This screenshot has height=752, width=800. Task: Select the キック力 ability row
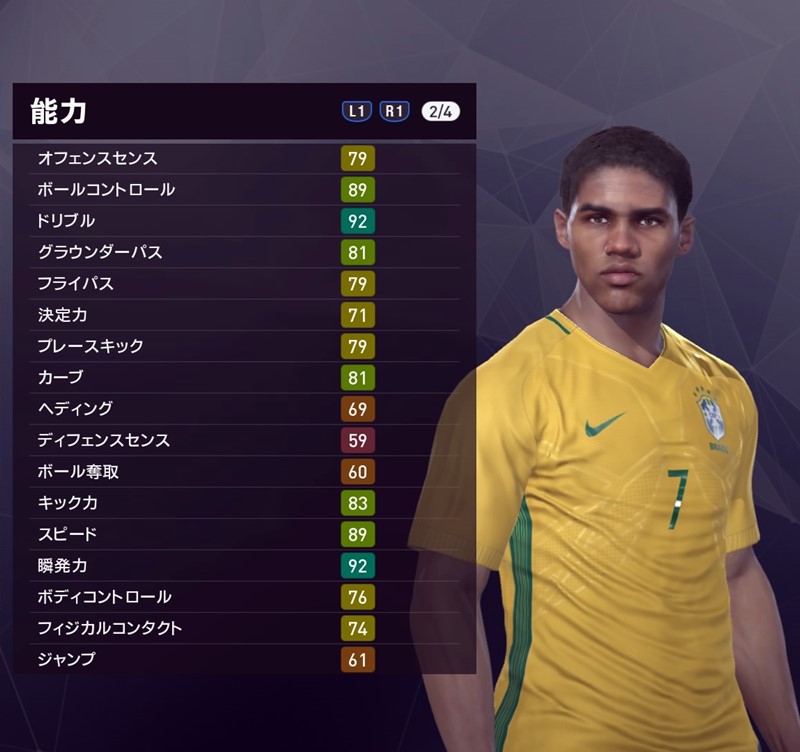point(240,503)
